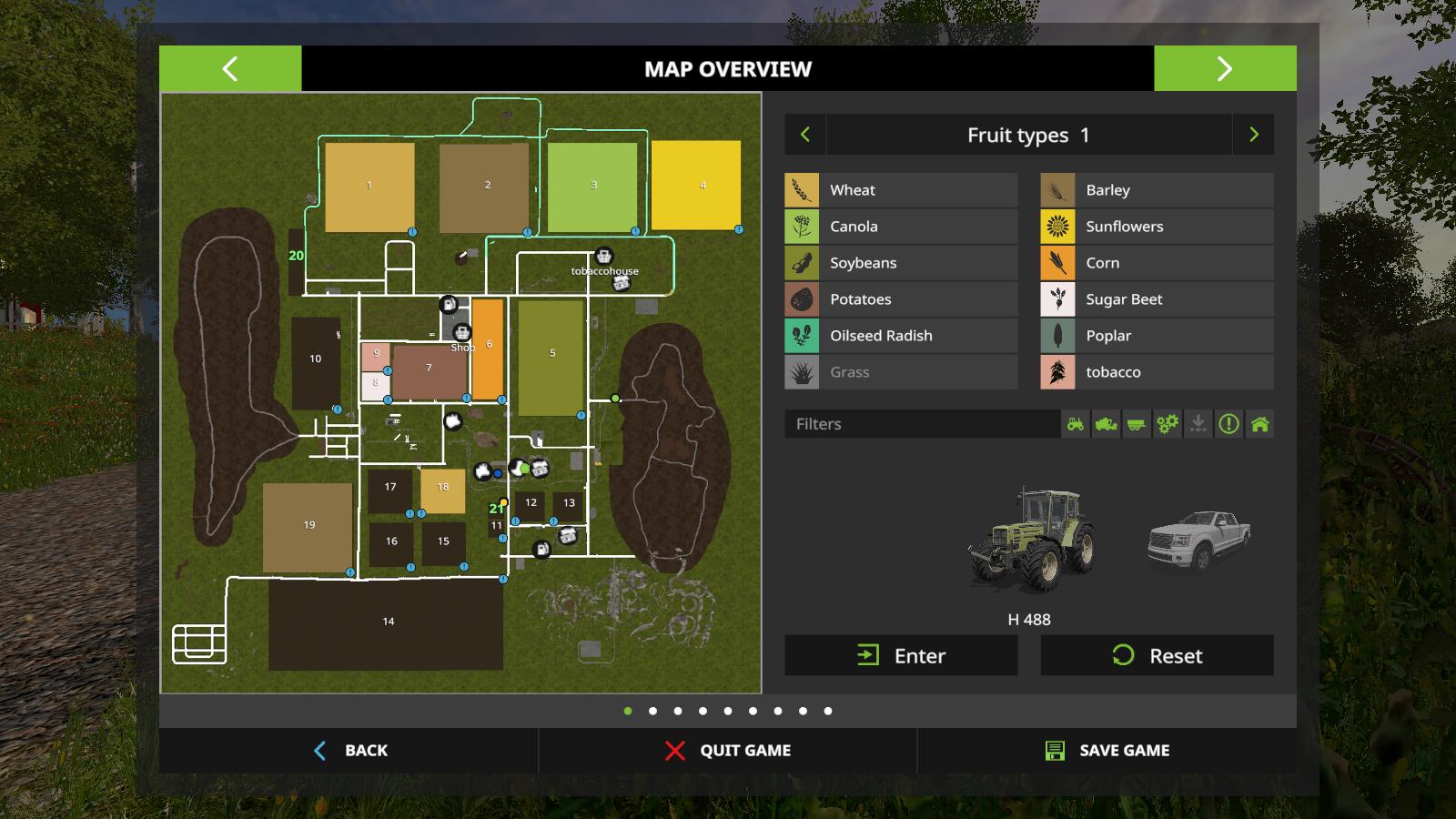Viewport: 1456px width, 819px height.
Task: Toggle the Wheat fruit type
Action: 901,190
